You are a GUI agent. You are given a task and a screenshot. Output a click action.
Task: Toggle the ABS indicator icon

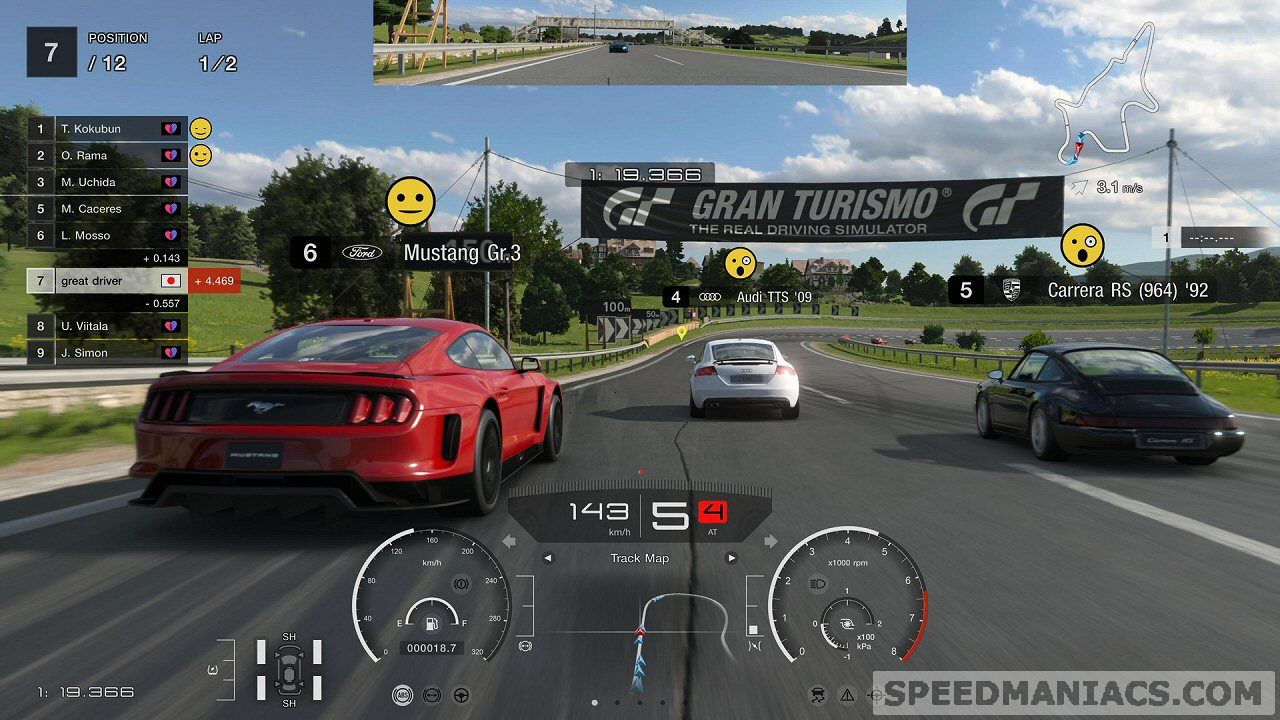[401, 694]
